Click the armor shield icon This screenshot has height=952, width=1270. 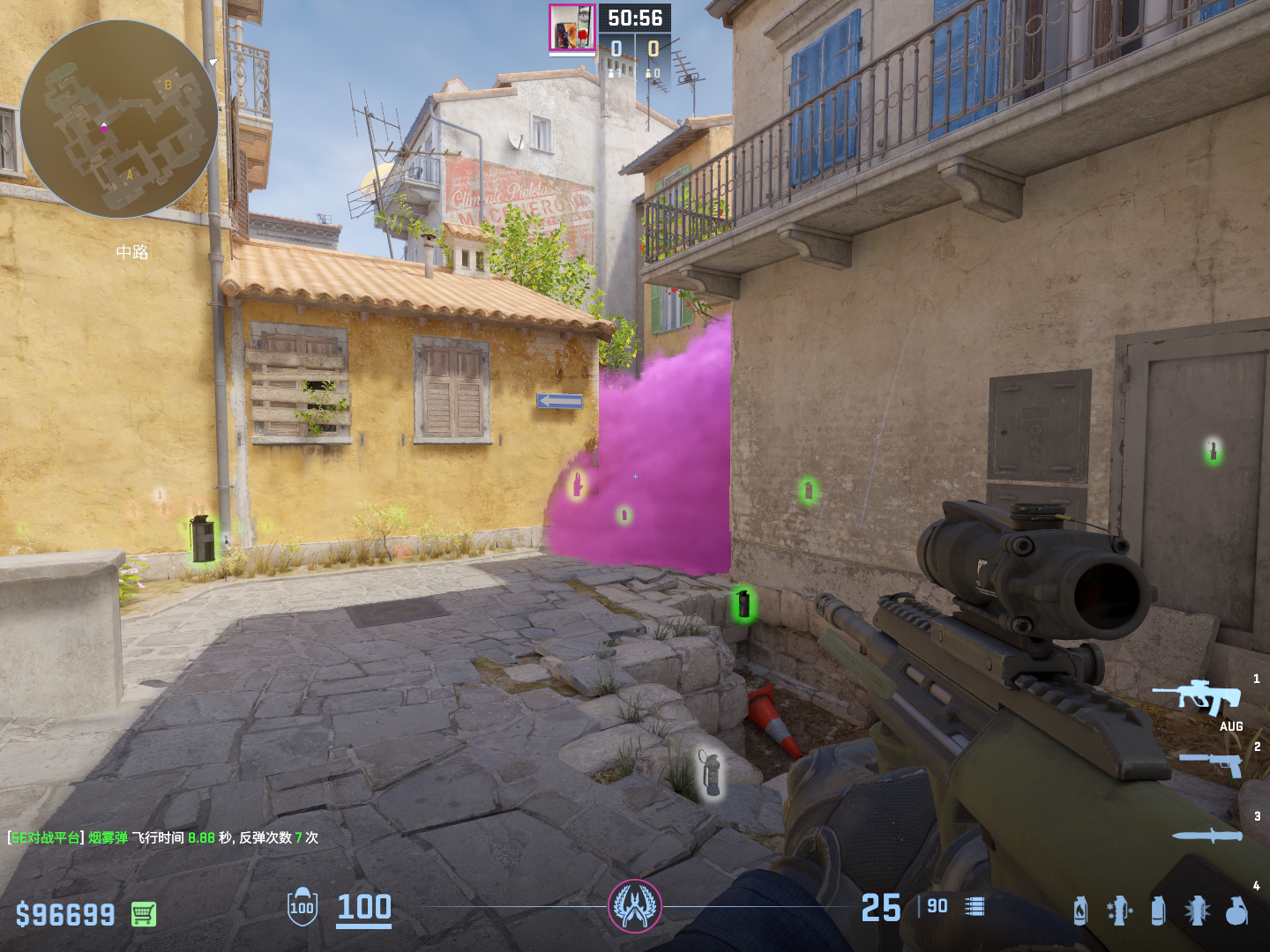click(x=302, y=907)
